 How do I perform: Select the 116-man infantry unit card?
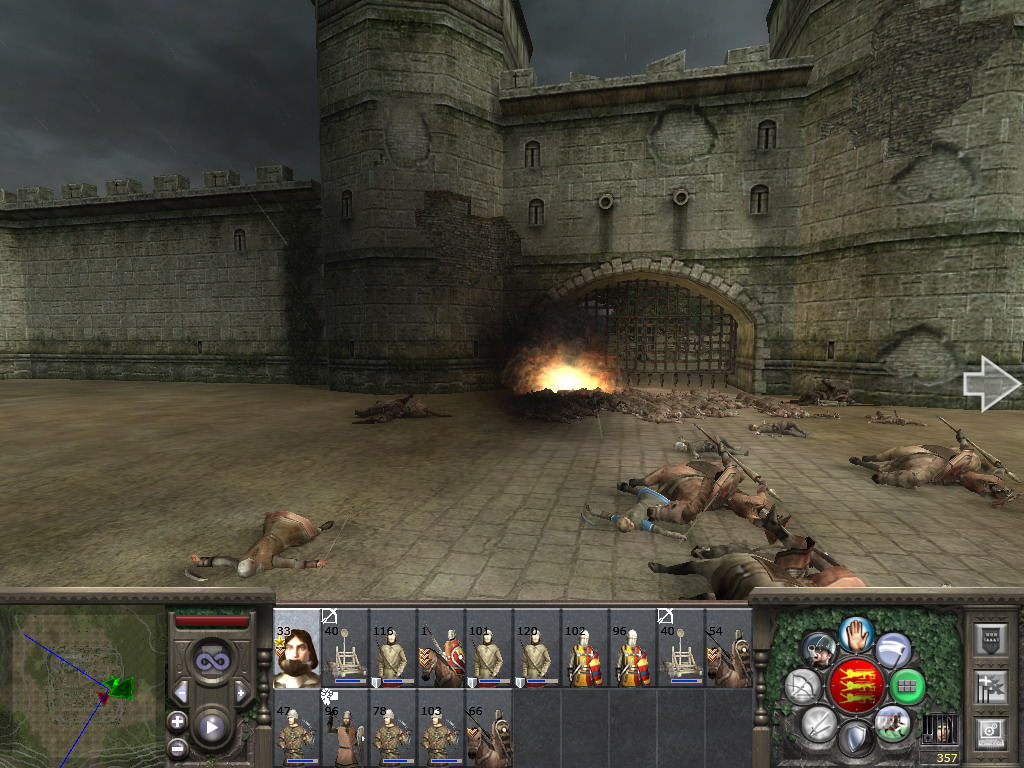(x=393, y=648)
